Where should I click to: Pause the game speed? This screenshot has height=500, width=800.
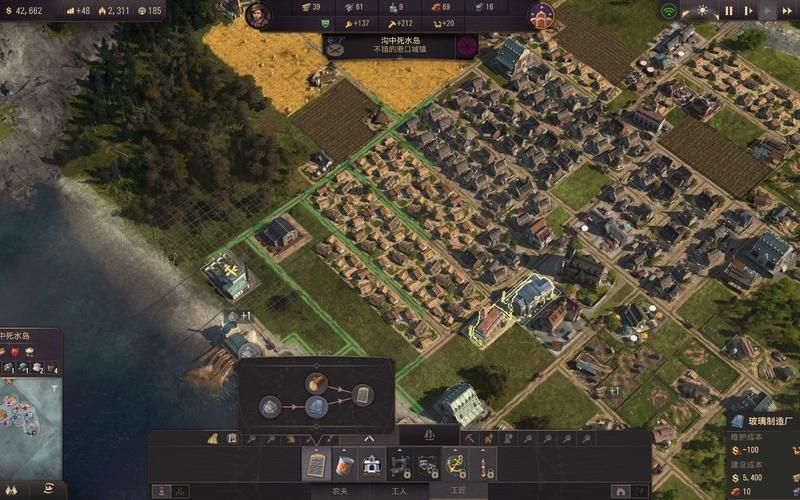coord(729,11)
